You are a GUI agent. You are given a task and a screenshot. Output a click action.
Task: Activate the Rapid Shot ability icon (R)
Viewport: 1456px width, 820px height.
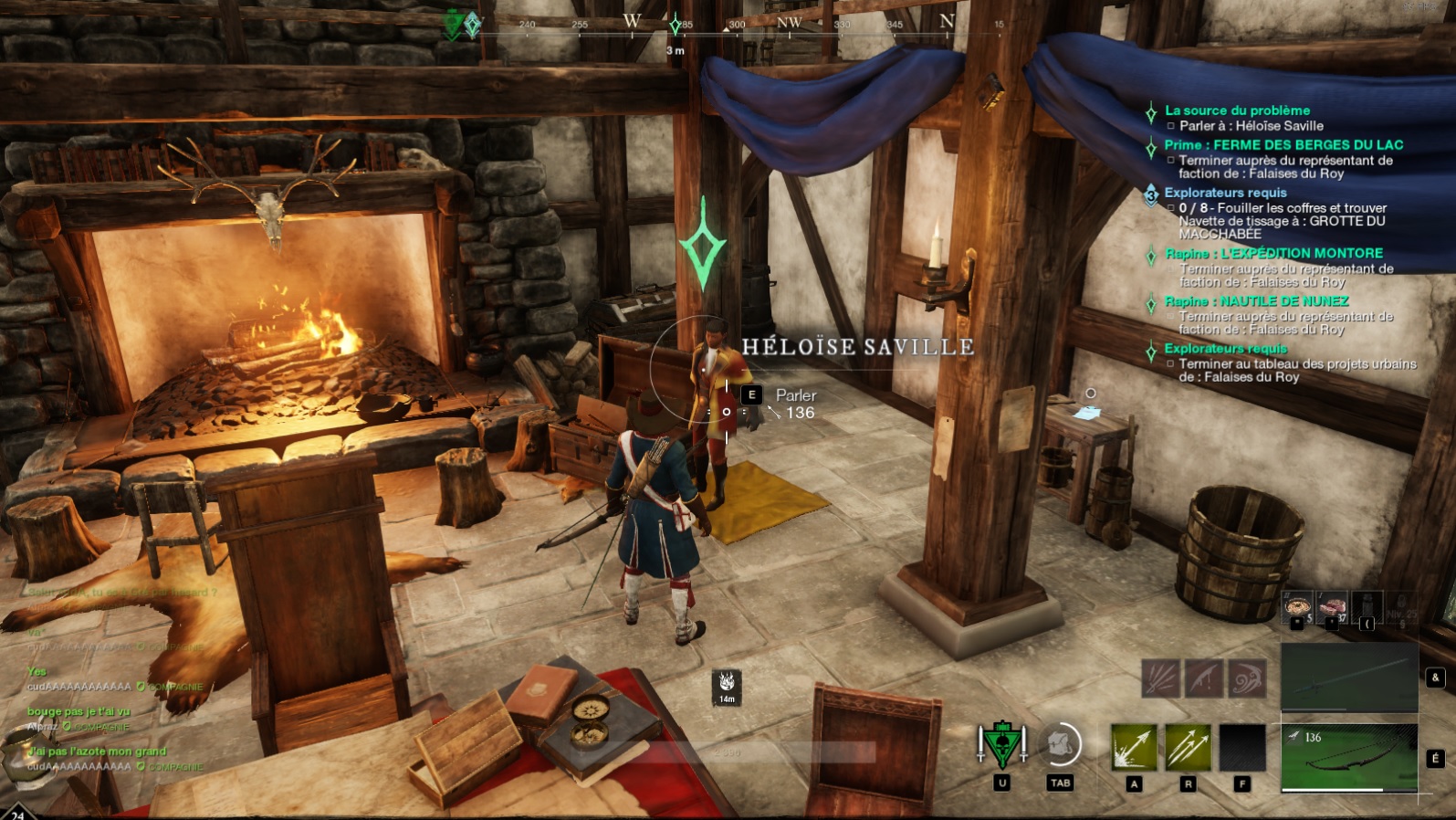pyautogui.click(x=1188, y=749)
